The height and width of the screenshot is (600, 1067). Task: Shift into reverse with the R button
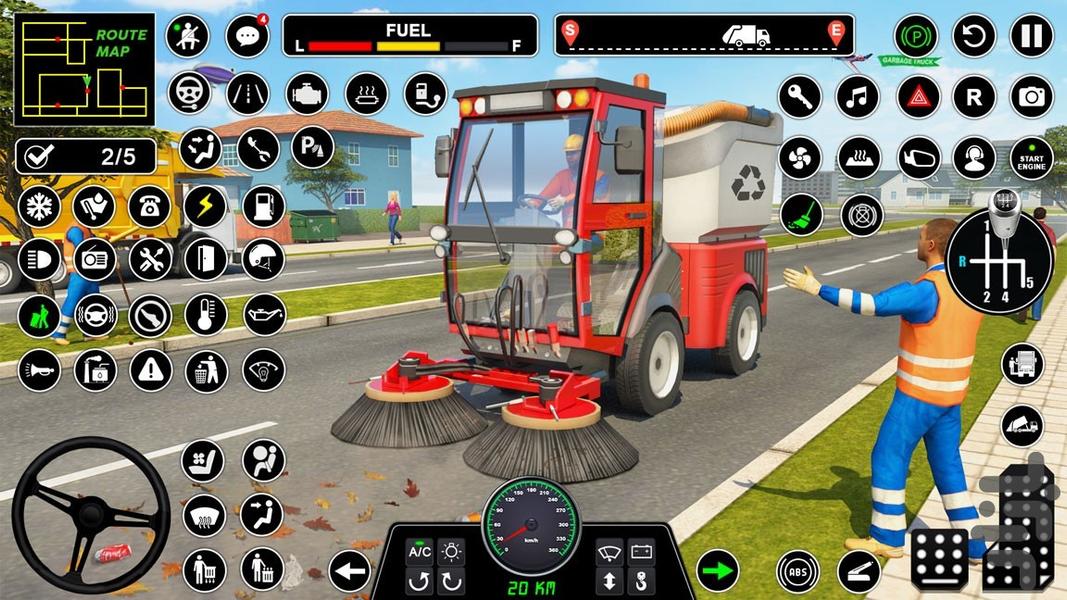tap(973, 97)
